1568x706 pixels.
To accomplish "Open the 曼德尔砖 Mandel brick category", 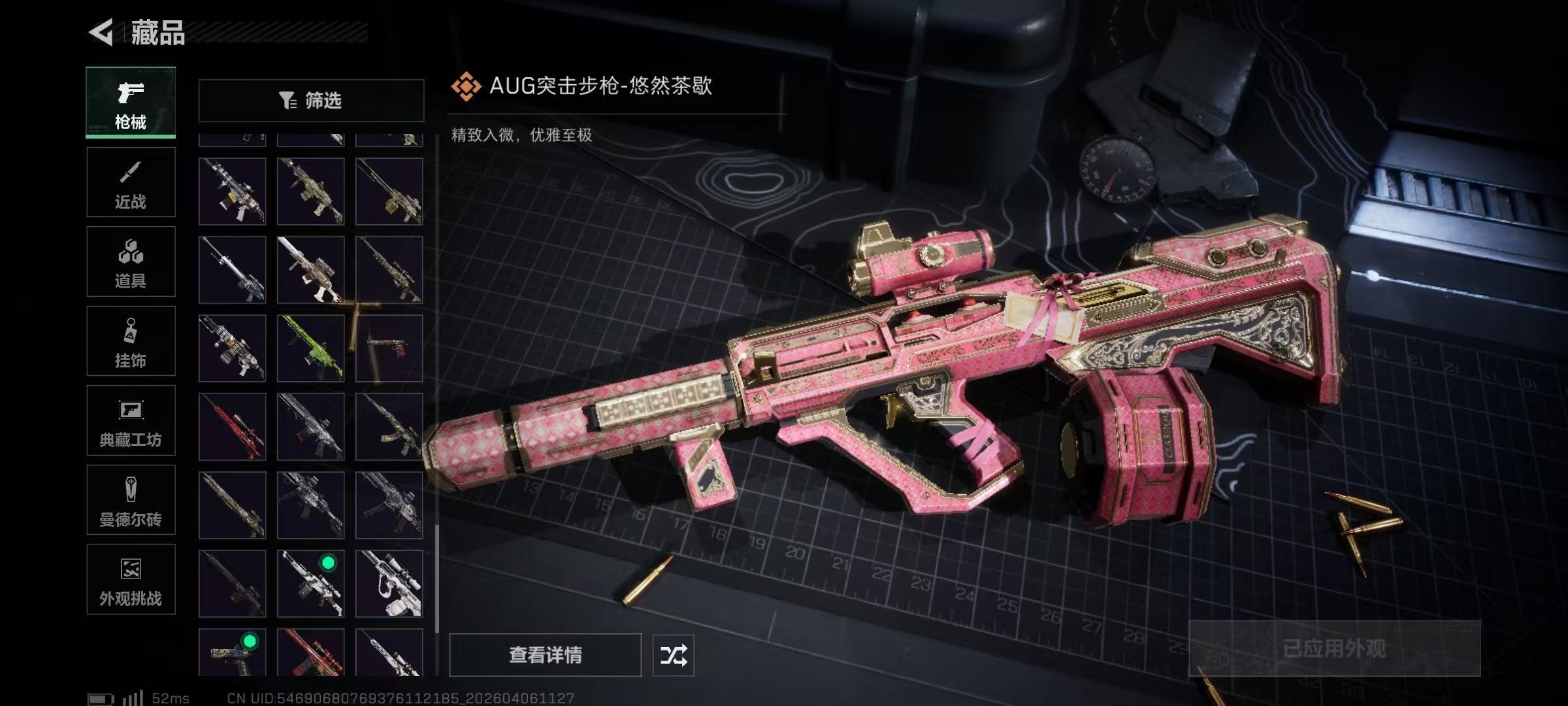I will click(130, 501).
